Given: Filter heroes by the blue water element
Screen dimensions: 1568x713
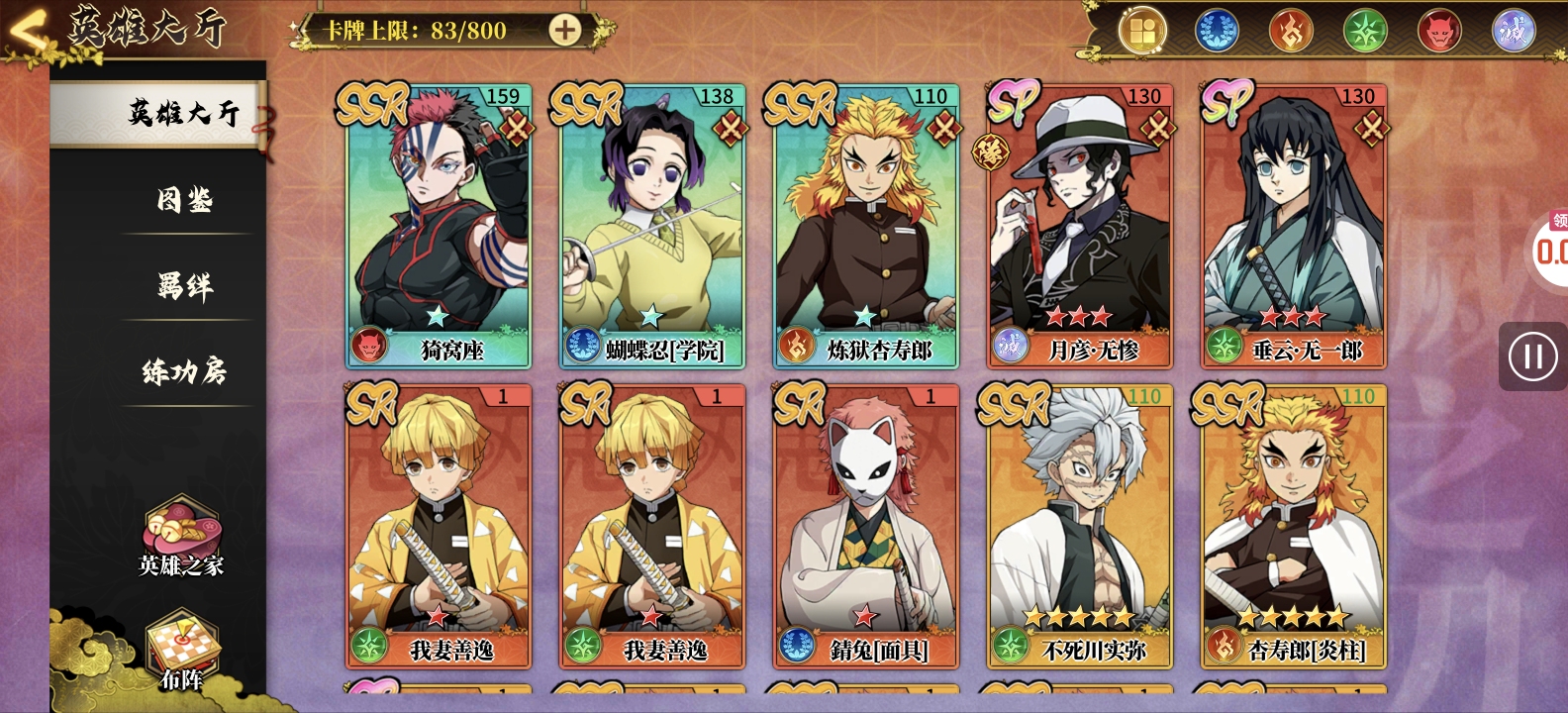Looking at the screenshot, I should click(1217, 32).
